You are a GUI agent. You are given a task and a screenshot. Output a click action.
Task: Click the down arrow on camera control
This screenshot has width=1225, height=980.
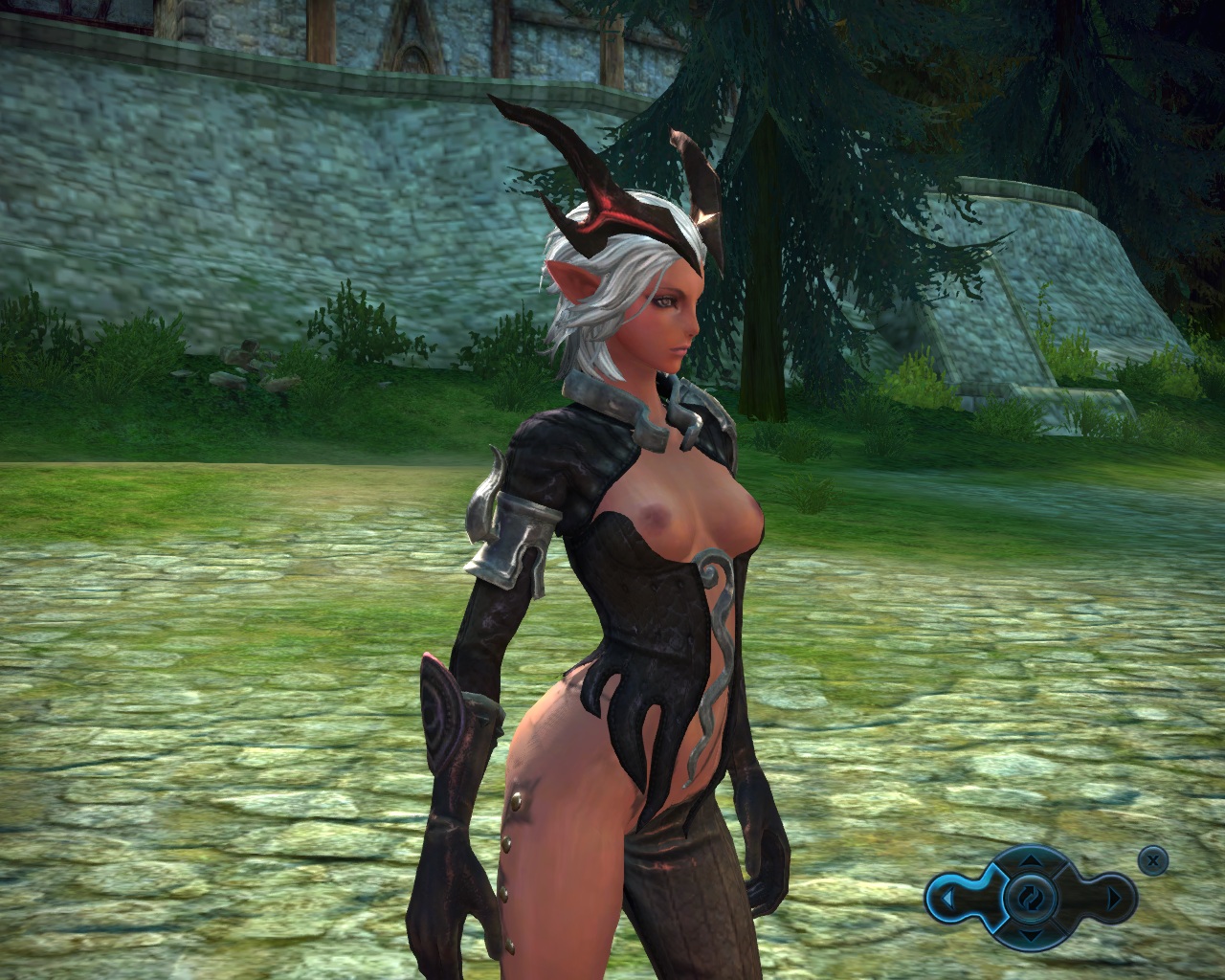point(1030,935)
